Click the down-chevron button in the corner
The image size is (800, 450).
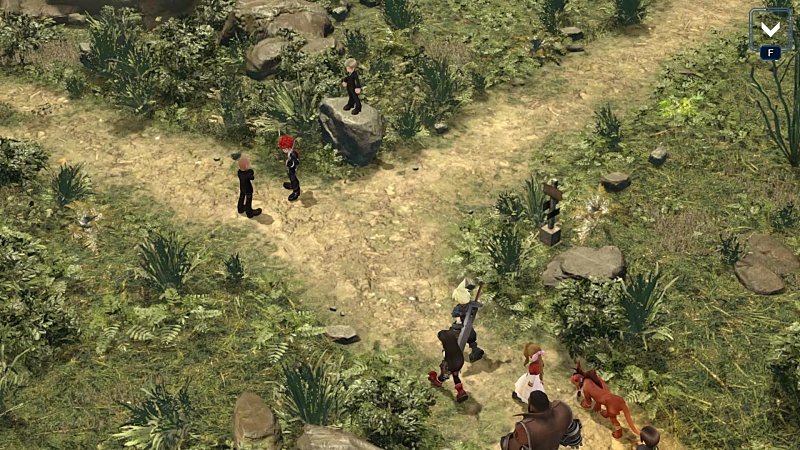[770, 29]
